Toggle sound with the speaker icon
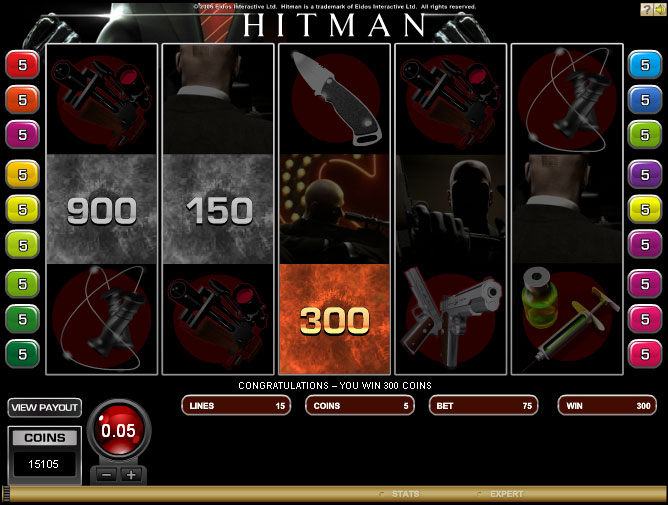668x505 pixels. pos(659,8)
